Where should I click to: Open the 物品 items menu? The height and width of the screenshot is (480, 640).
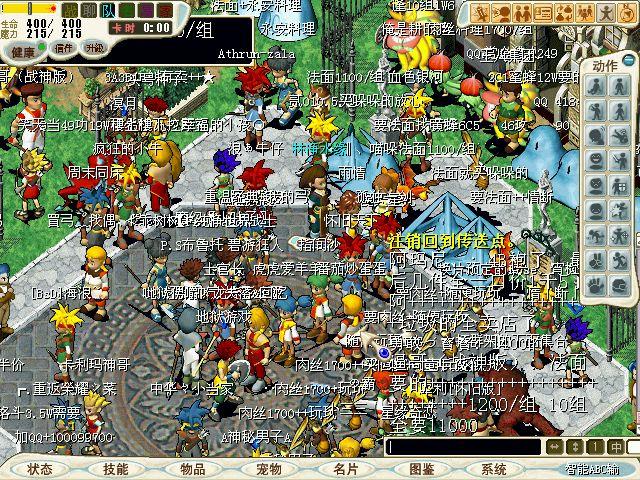click(193, 469)
